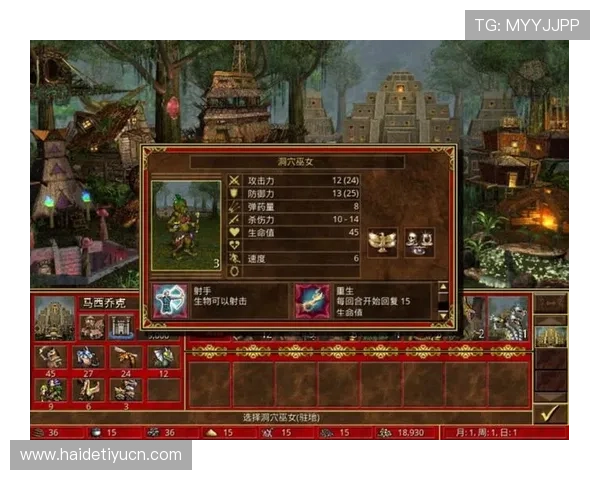
Task: Click the split troops arrows button
Action: click(x=551, y=304)
